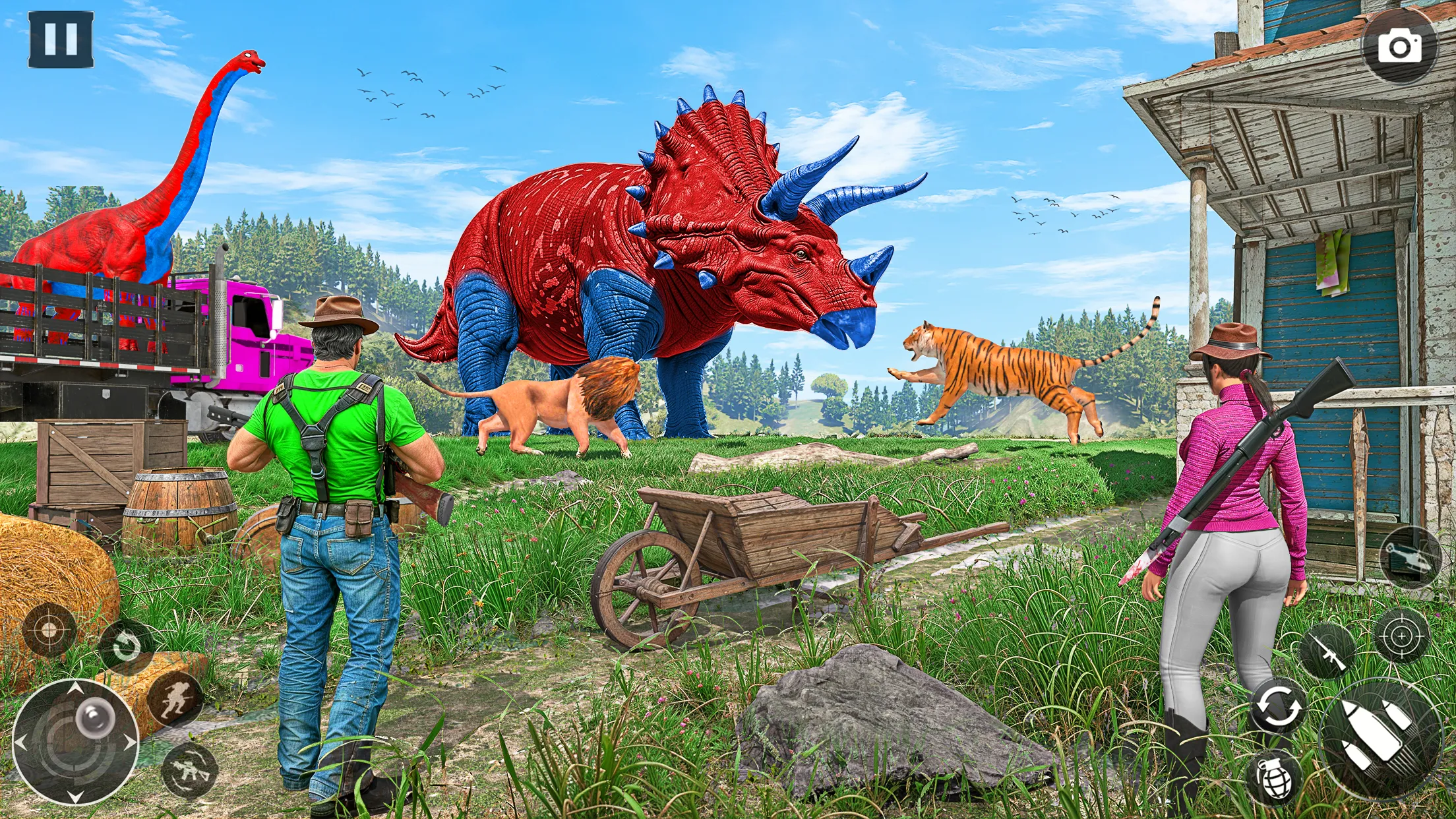The width and height of the screenshot is (1456, 819).
Task: Throw a grenade with the grenade icon
Action: click(x=1274, y=779)
